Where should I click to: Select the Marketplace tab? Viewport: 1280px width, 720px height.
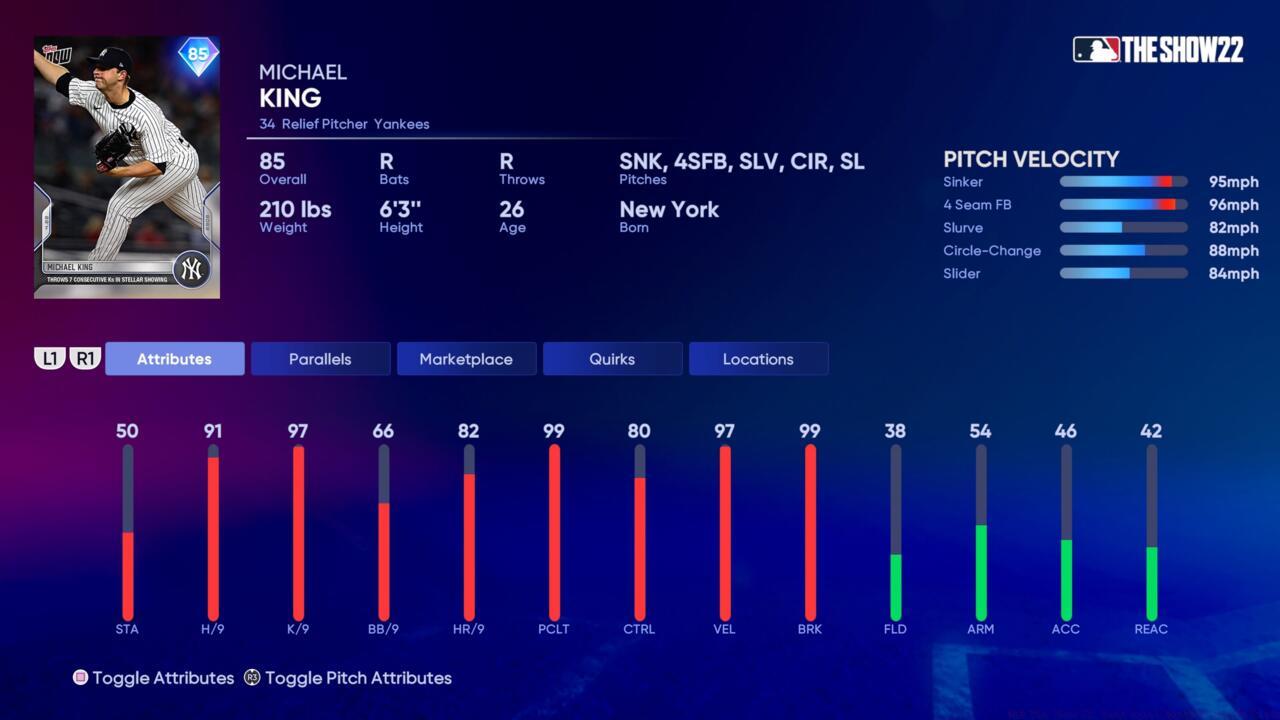[x=466, y=358]
